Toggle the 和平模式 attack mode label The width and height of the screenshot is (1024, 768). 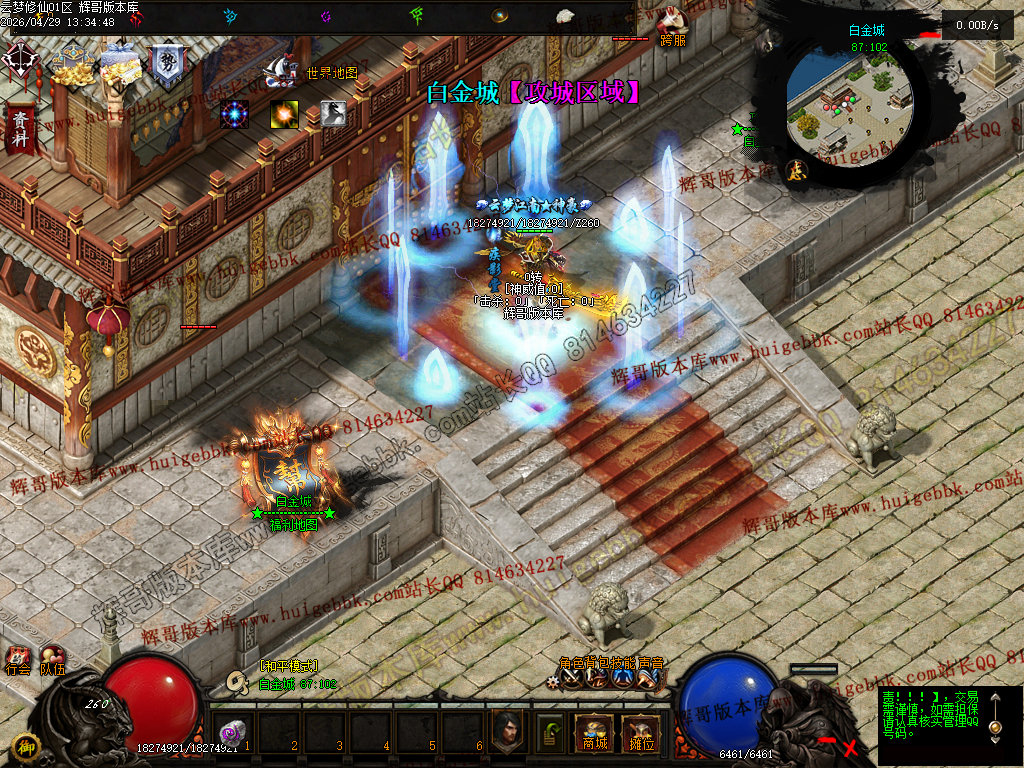pyautogui.click(x=289, y=666)
